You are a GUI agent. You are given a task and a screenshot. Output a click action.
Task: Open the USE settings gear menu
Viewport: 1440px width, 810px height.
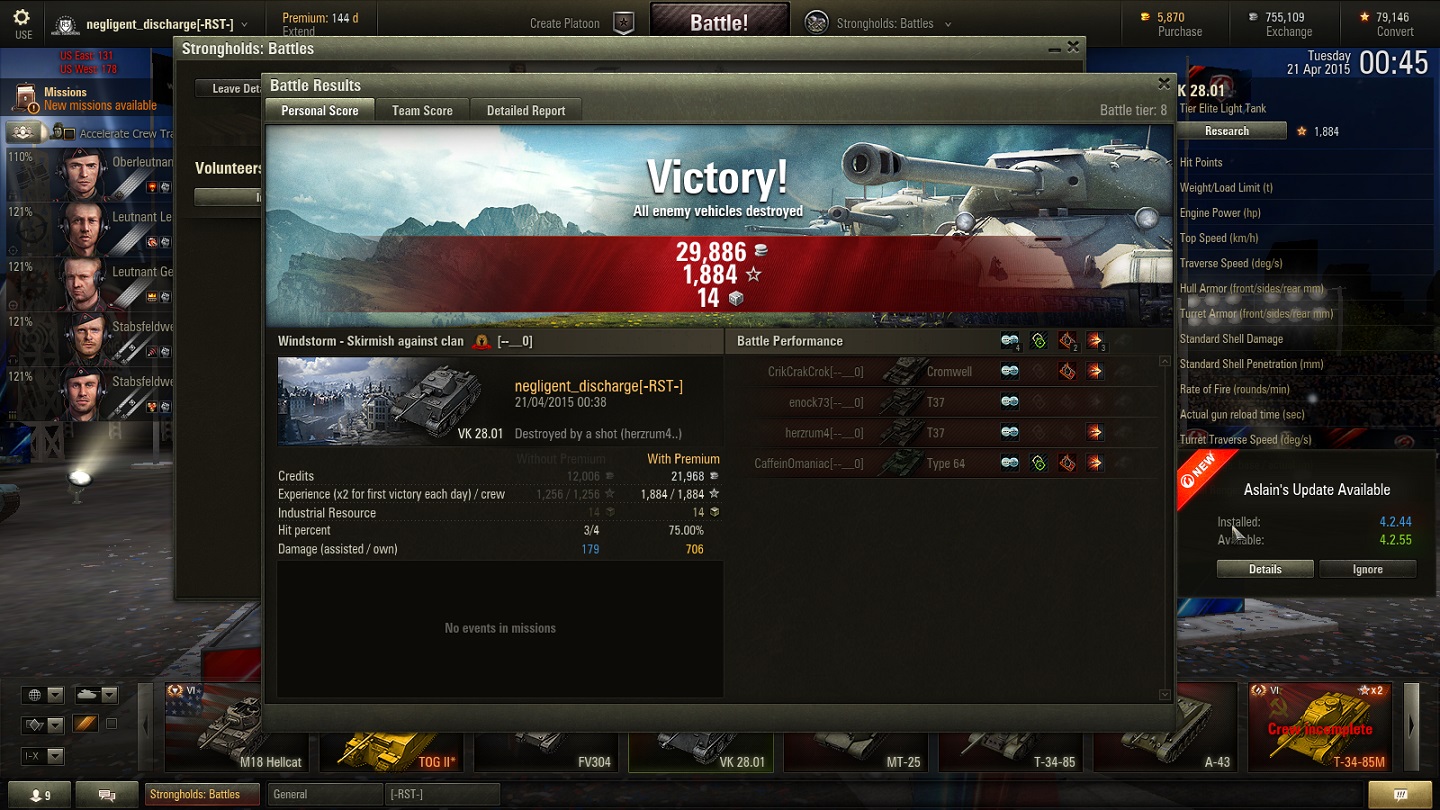tap(22, 22)
